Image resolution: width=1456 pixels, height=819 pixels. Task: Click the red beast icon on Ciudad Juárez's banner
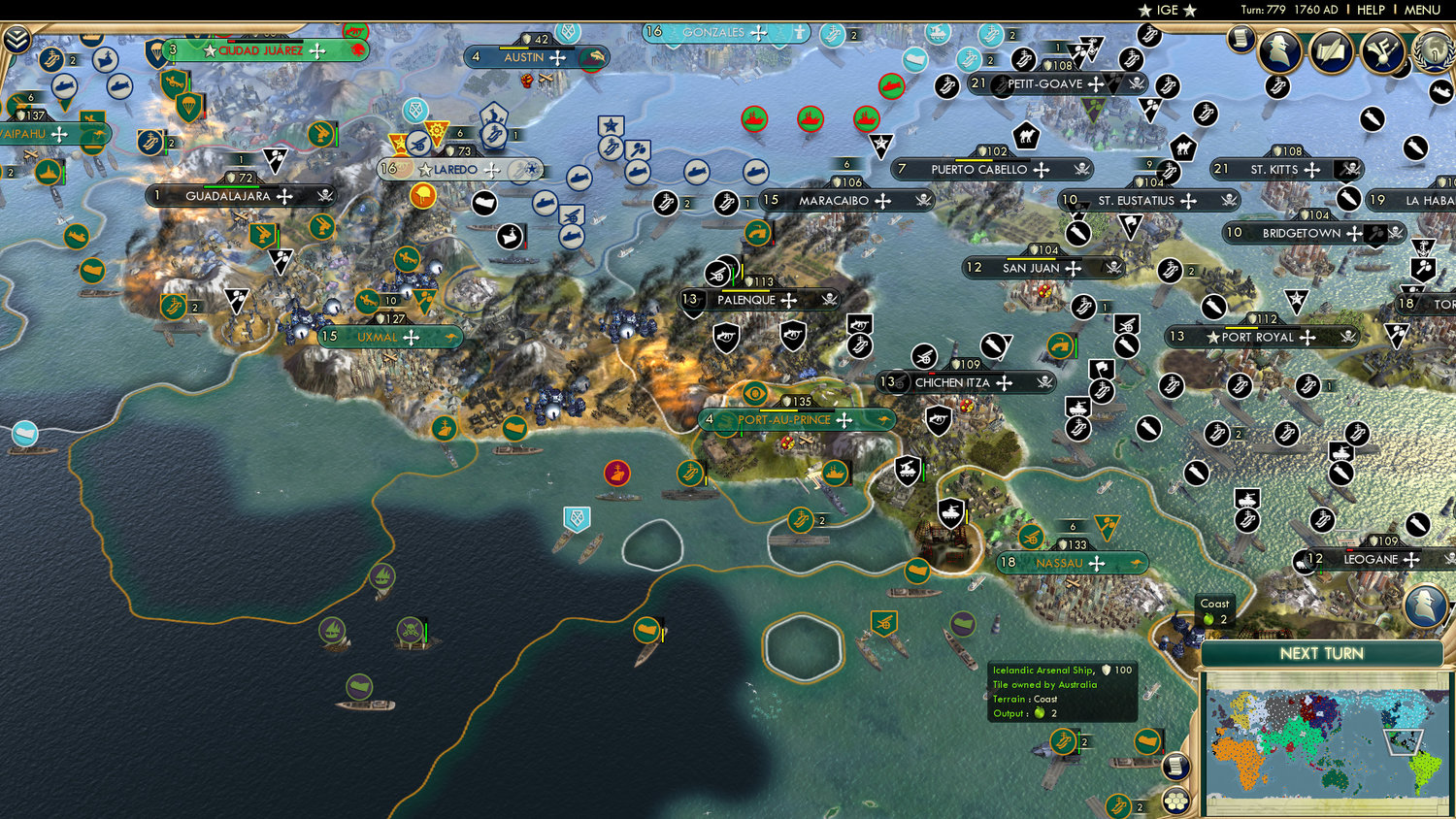click(359, 49)
